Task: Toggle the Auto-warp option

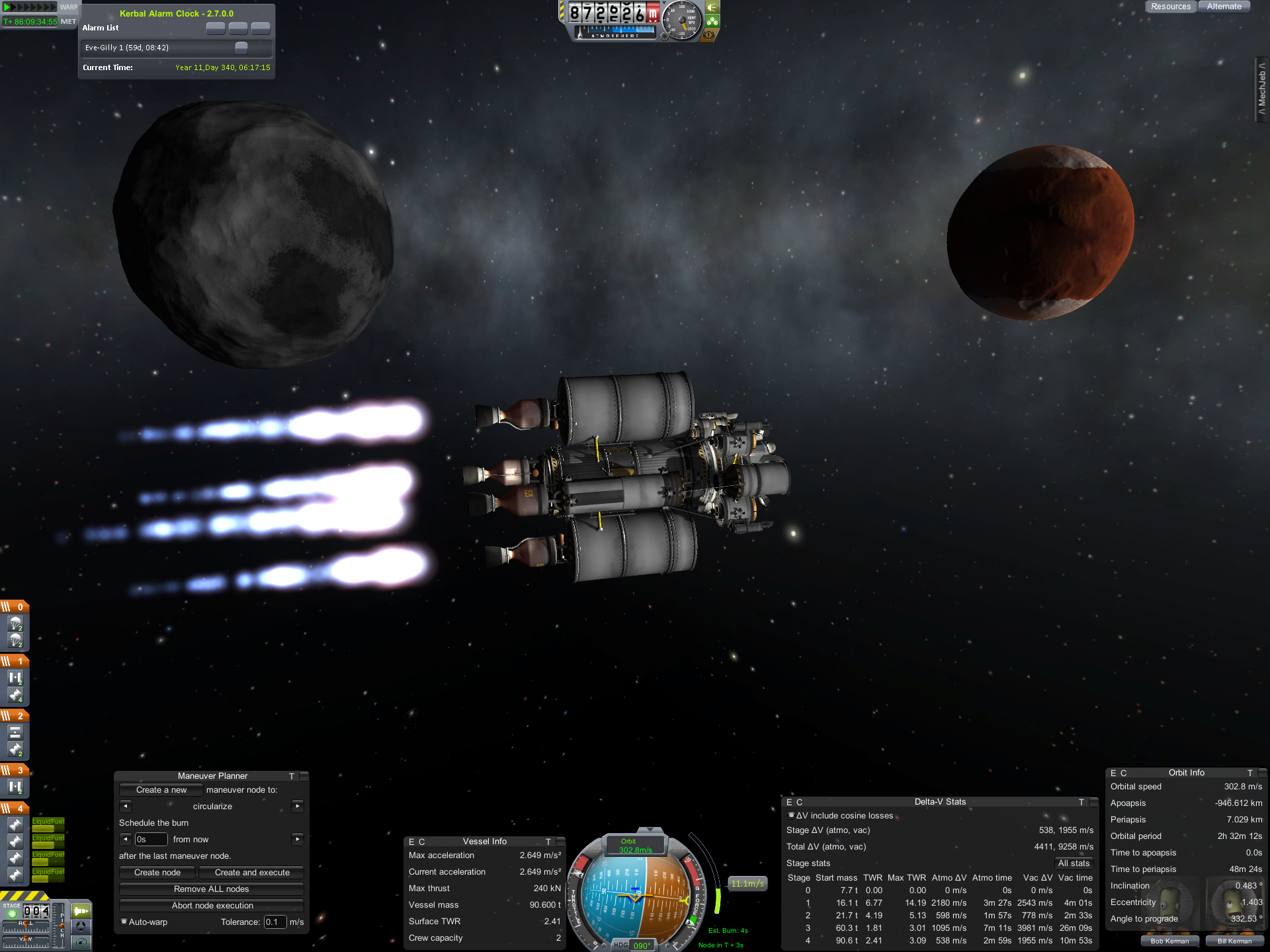Action: point(124,922)
